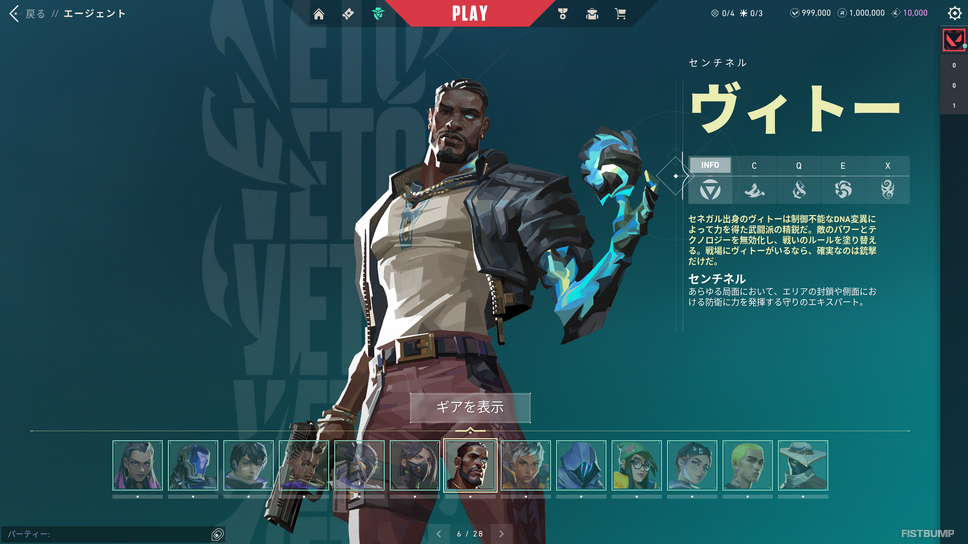Image resolution: width=968 pixels, height=544 pixels.
Task: Show the E ability details
Action: point(843,166)
